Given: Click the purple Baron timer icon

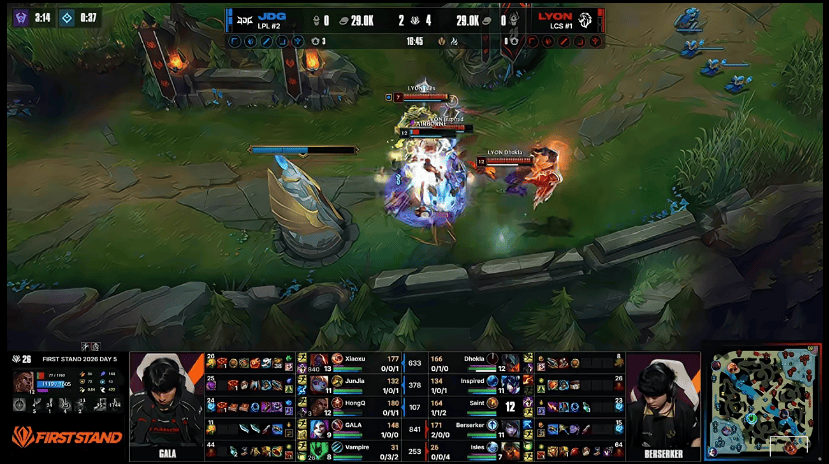Looking at the screenshot, I should [19, 17].
